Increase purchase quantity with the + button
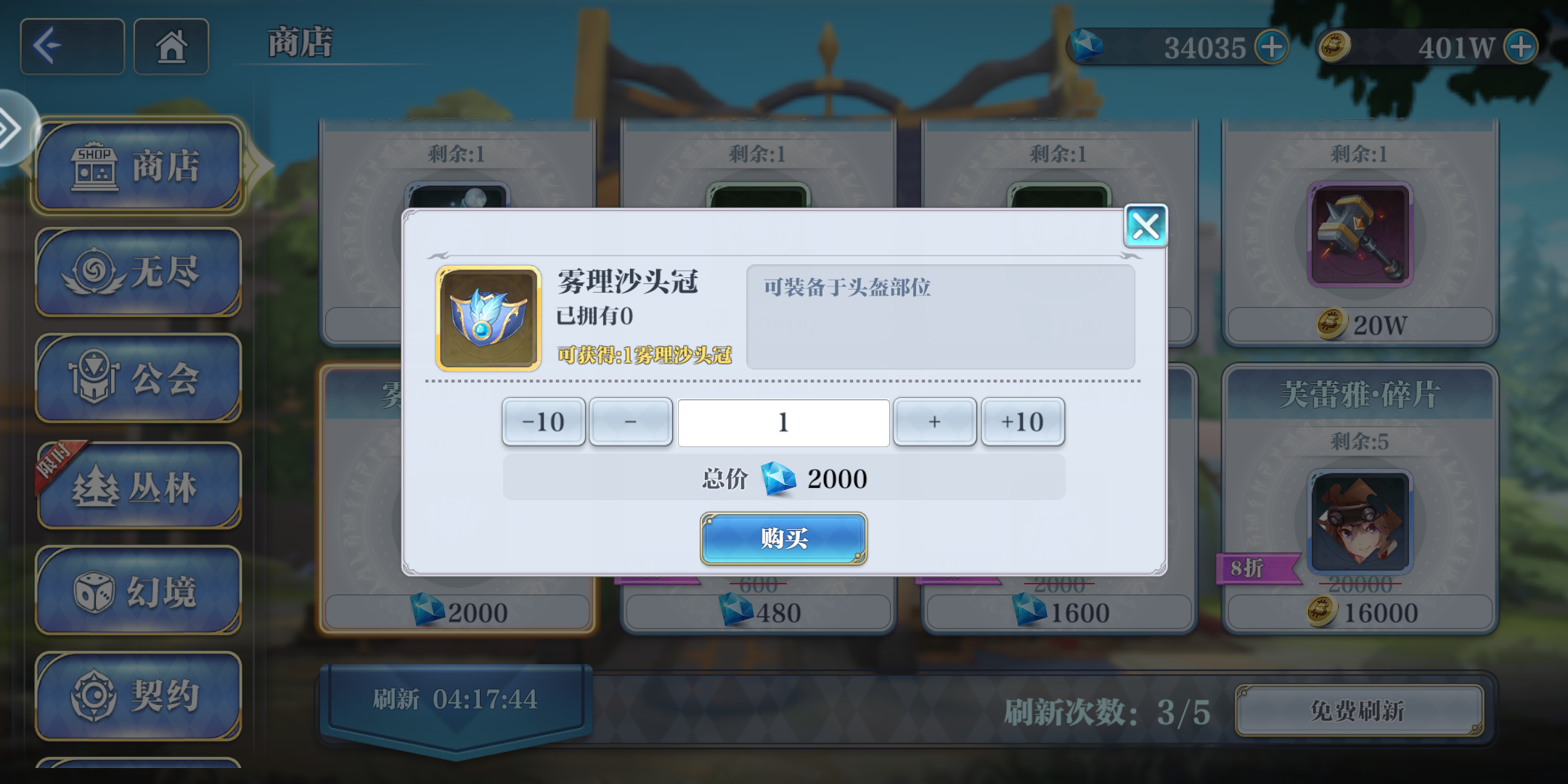 tap(934, 422)
